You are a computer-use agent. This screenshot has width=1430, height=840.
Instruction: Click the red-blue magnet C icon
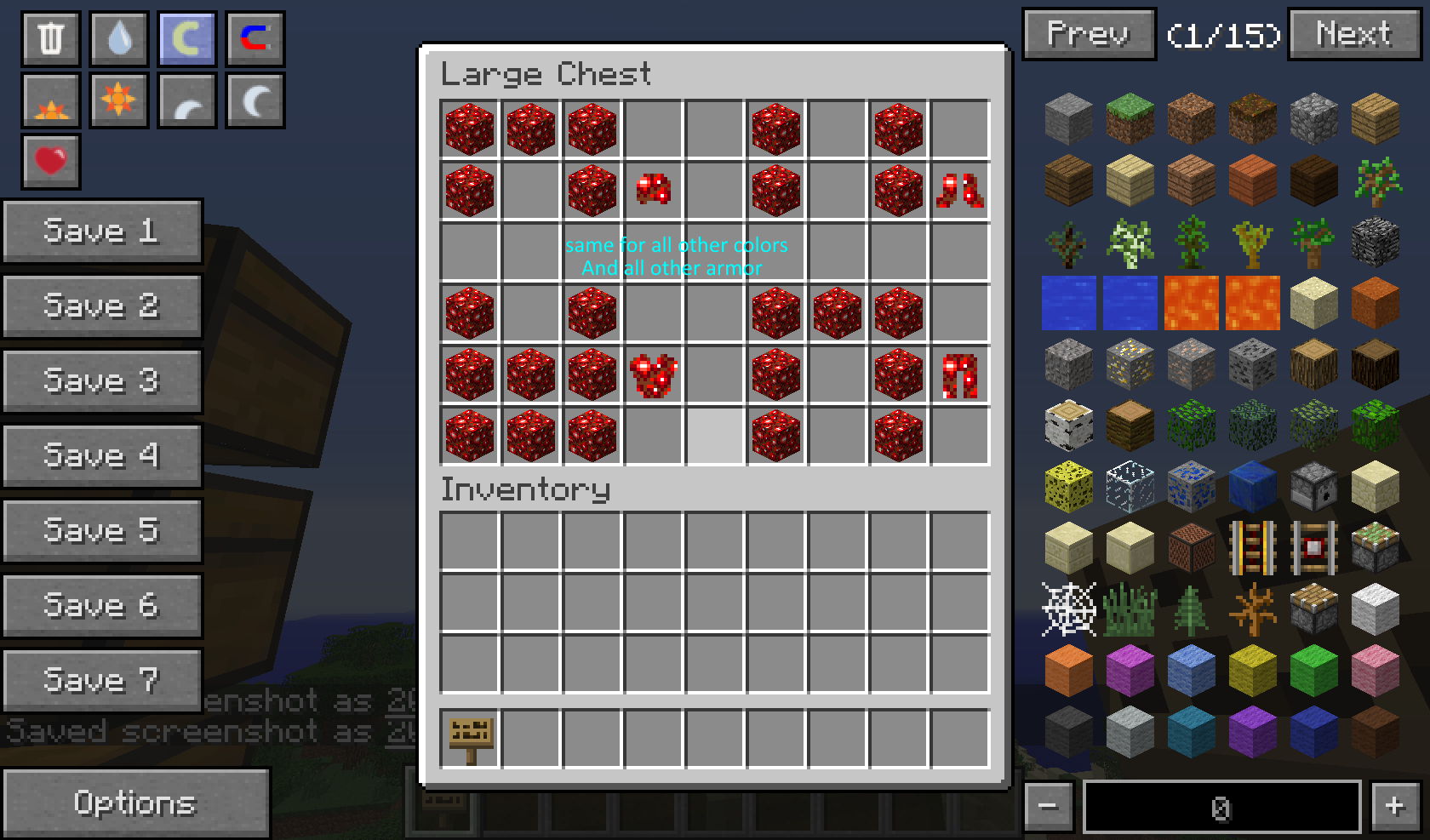[x=255, y=37]
